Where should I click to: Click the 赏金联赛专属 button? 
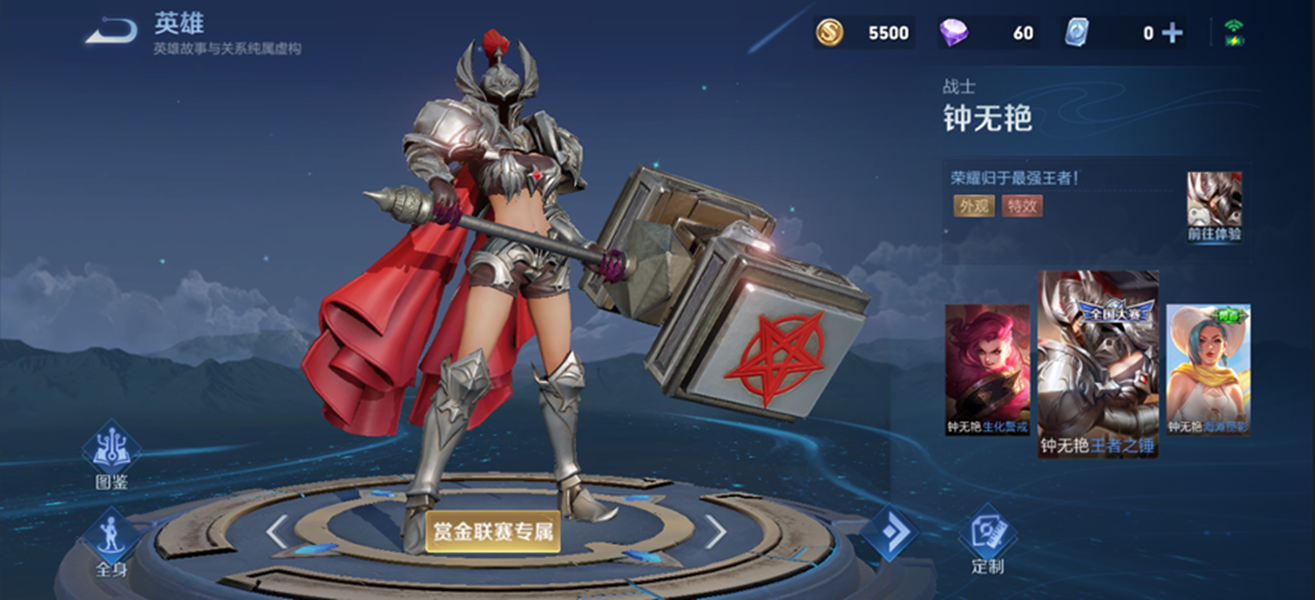point(492,532)
